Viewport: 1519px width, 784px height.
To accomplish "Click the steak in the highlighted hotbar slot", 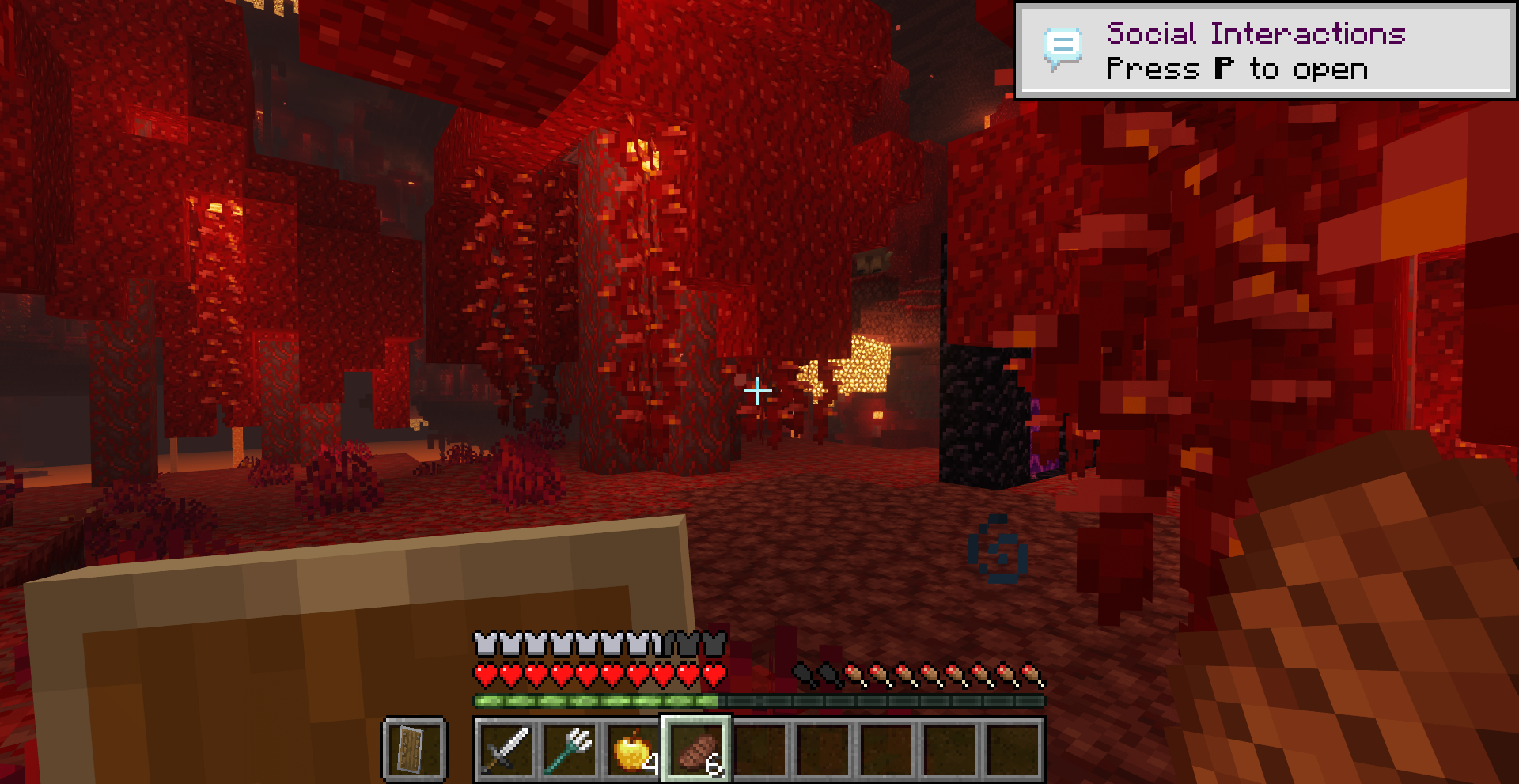I will 697,749.
